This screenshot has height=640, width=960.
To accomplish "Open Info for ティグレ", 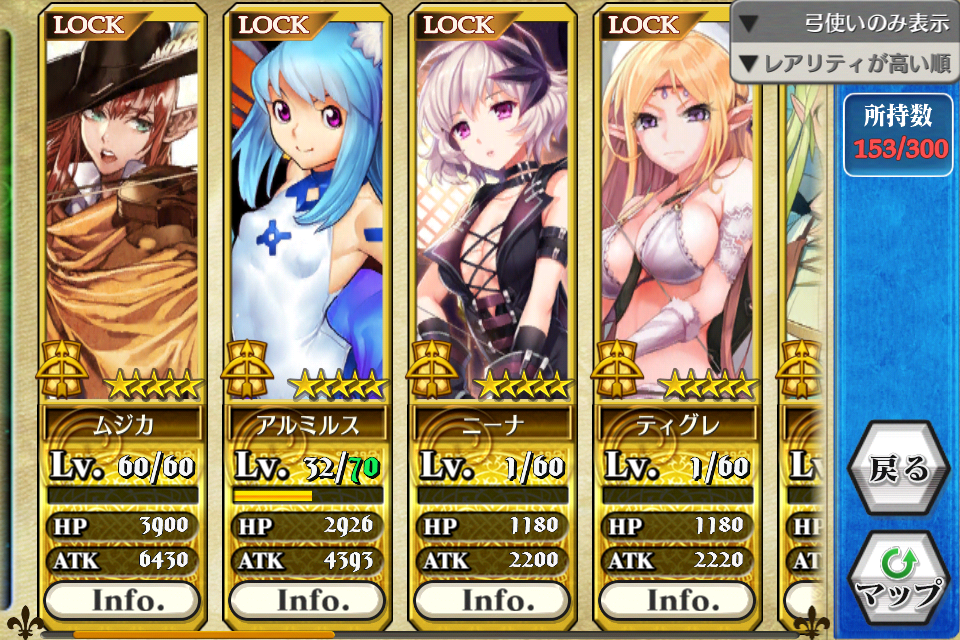I will [677, 600].
